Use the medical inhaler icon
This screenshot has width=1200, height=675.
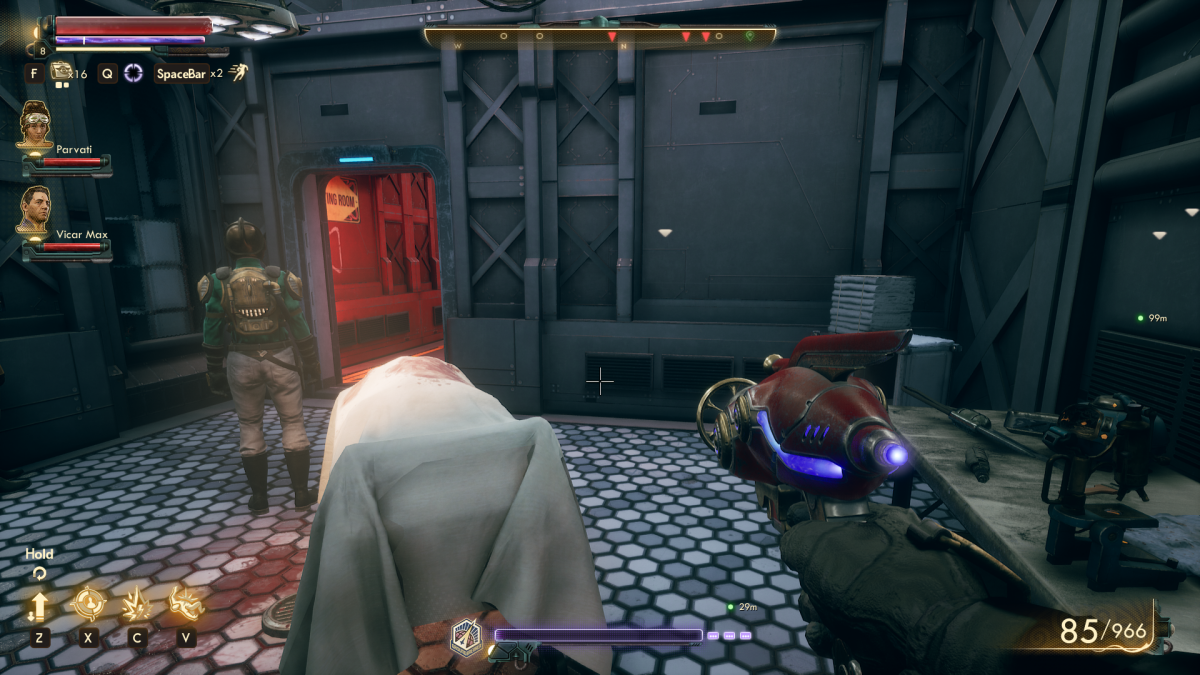point(62,71)
